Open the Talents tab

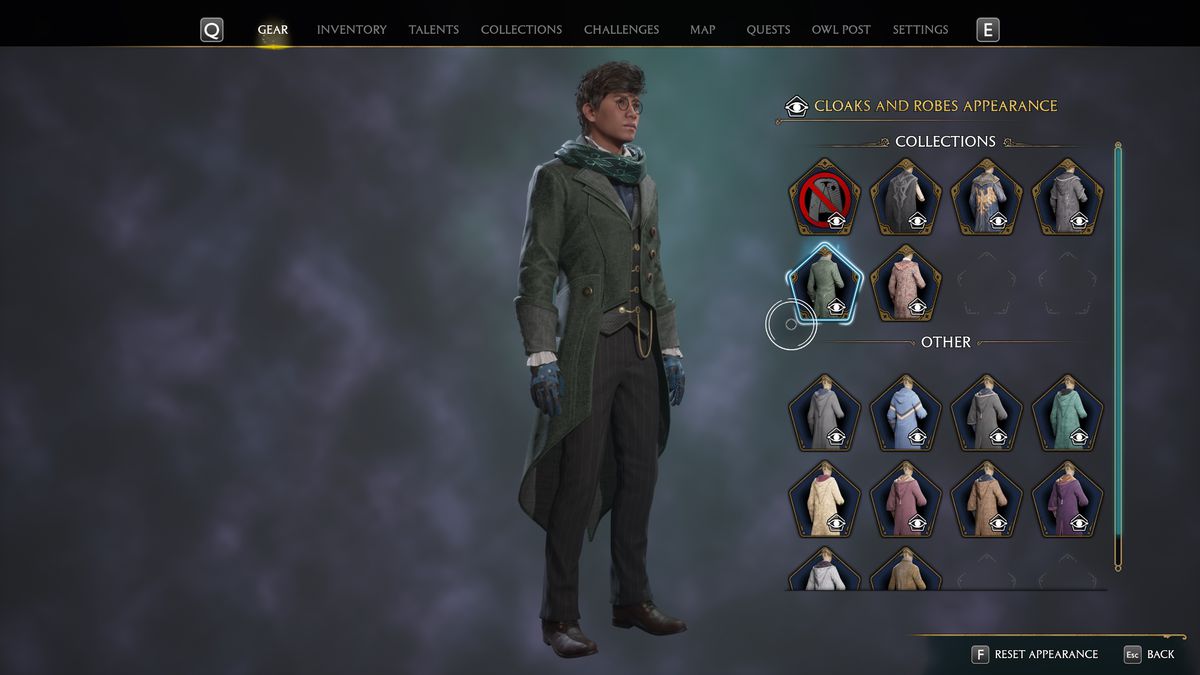433,30
